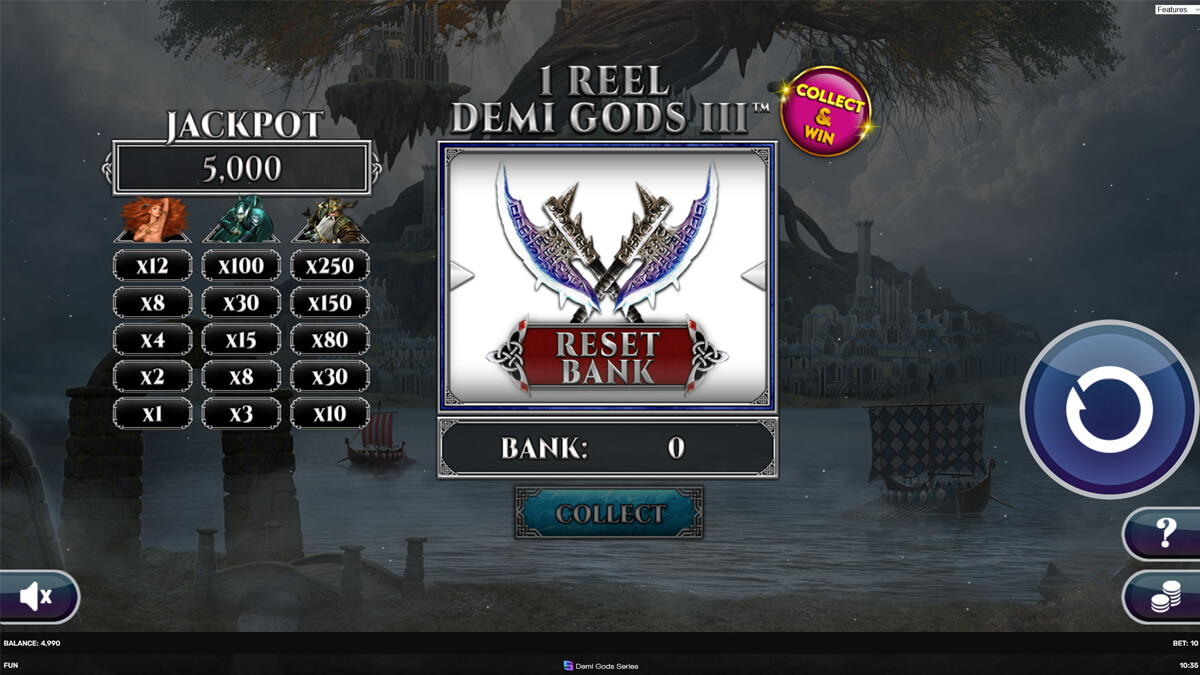Open the question mark help page
Image resolution: width=1200 pixels, height=675 pixels.
click(x=1164, y=533)
